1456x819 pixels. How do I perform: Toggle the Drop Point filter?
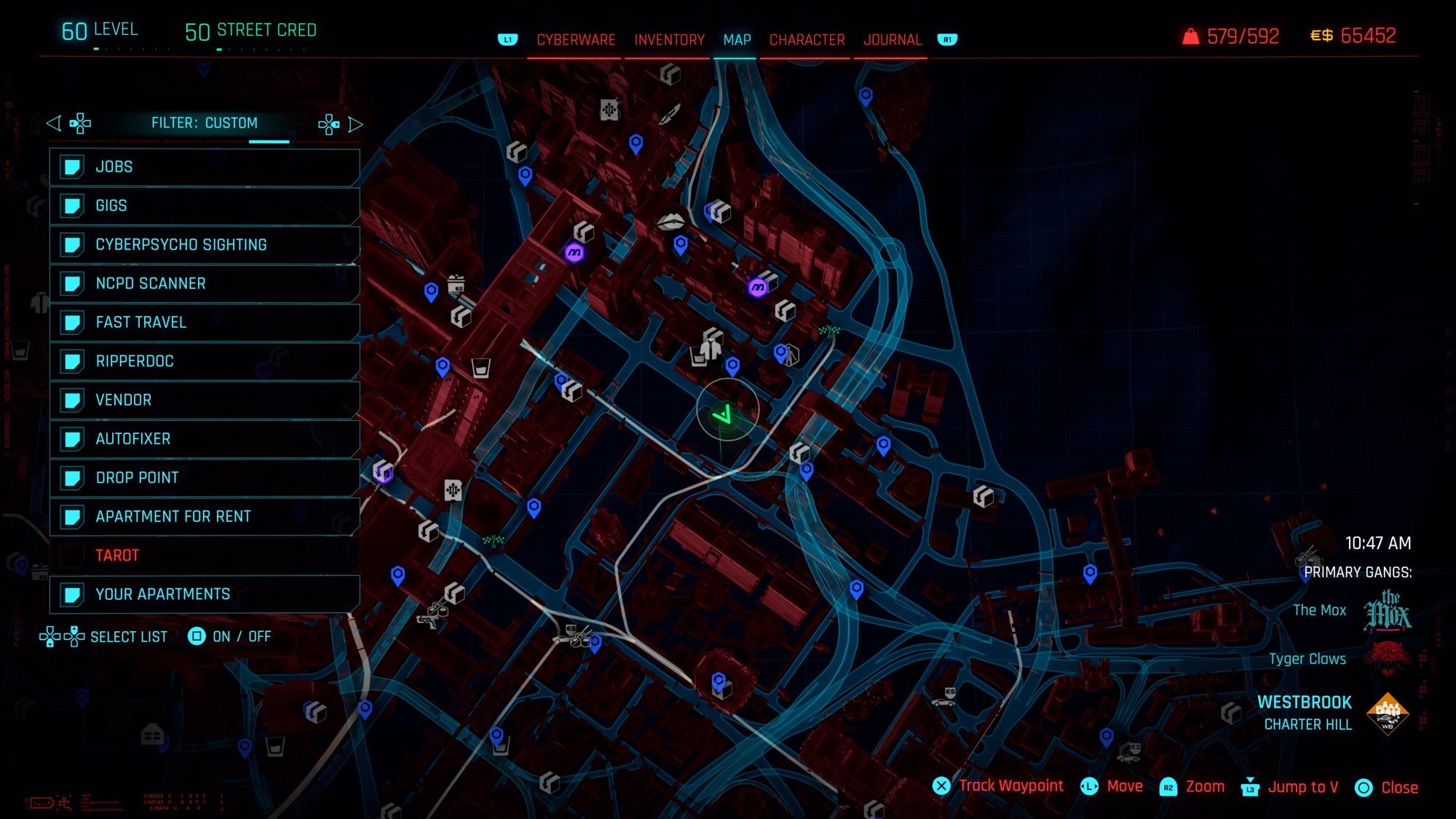pyautogui.click(x=204, y=478)
